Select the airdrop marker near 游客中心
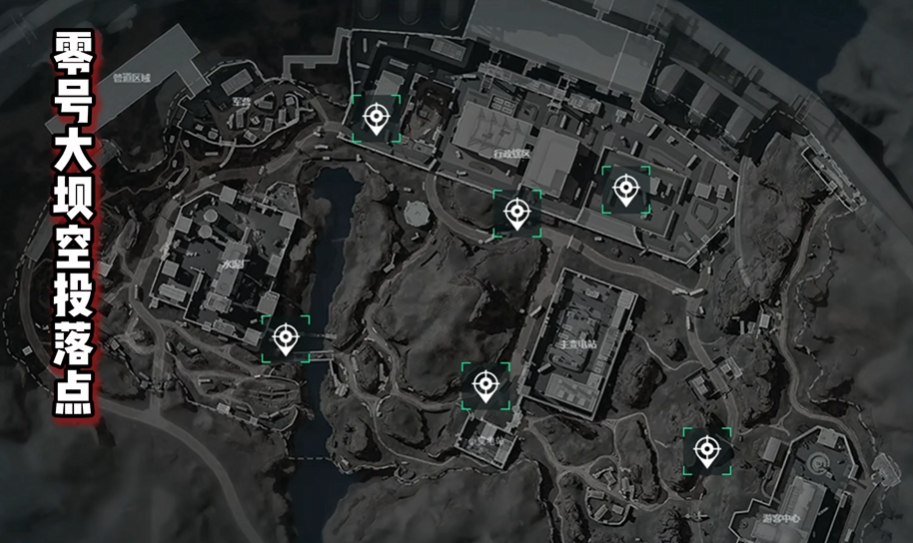Screen dimensions: 913x543 coord(707,450)
